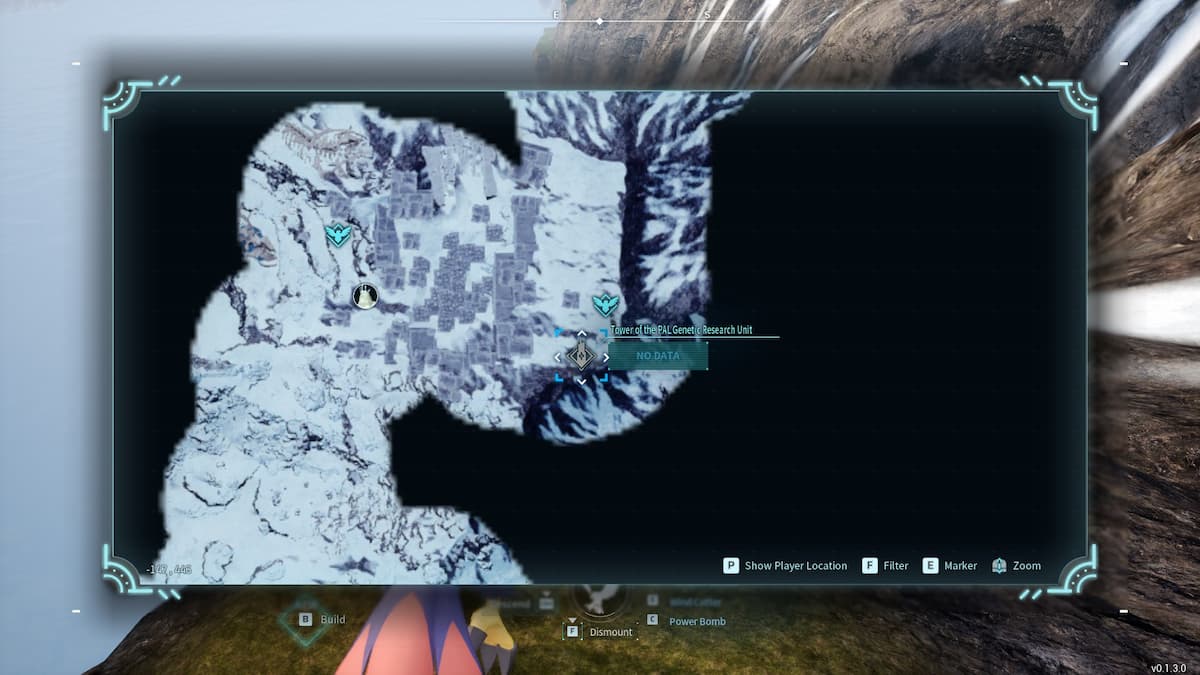Choose the fast travel eagle marker beside the Tower label
This screenshot has width=1200, height=675.
point(605,305)
